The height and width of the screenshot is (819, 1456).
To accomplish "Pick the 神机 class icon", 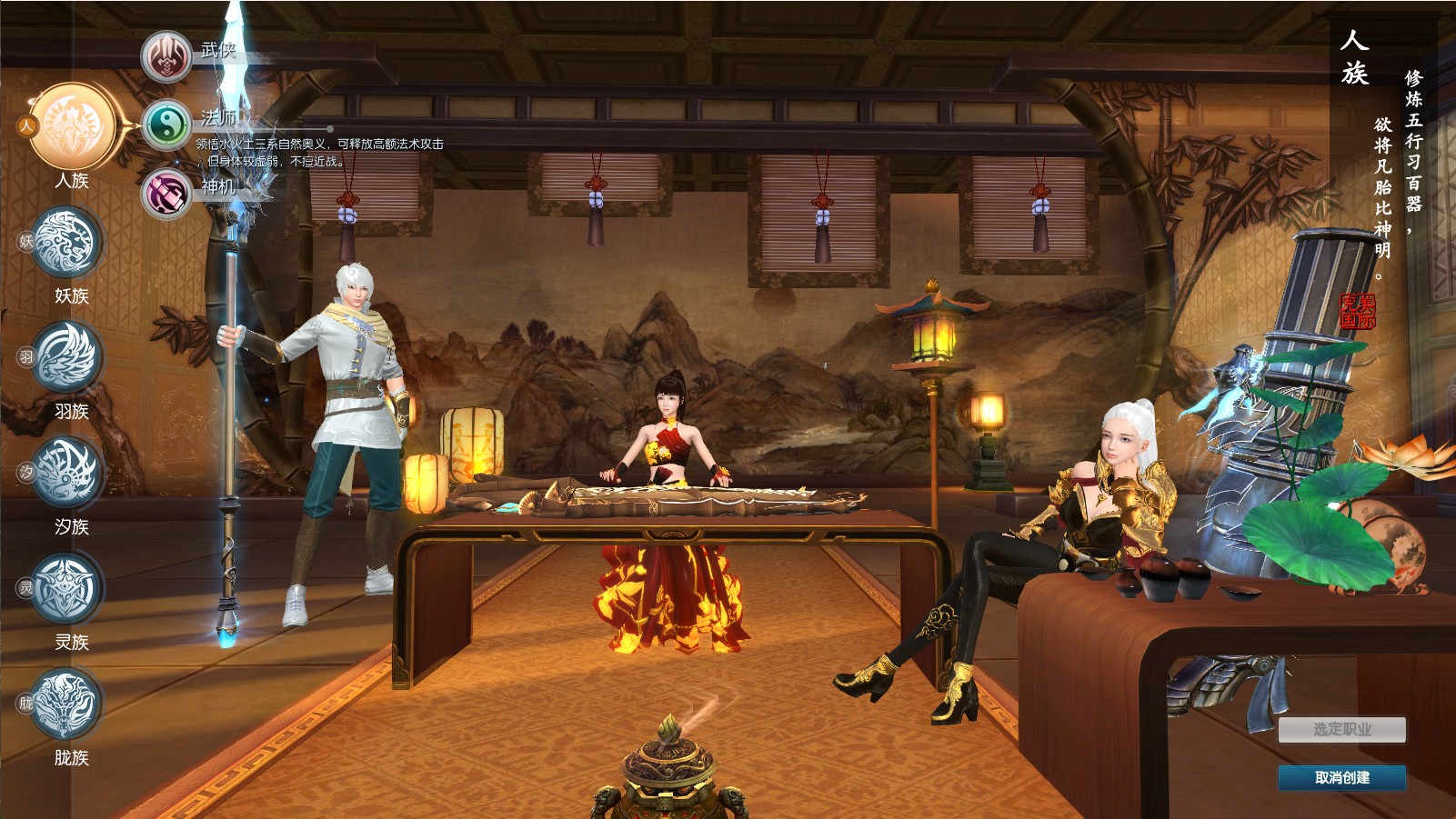I will [166, 193].
